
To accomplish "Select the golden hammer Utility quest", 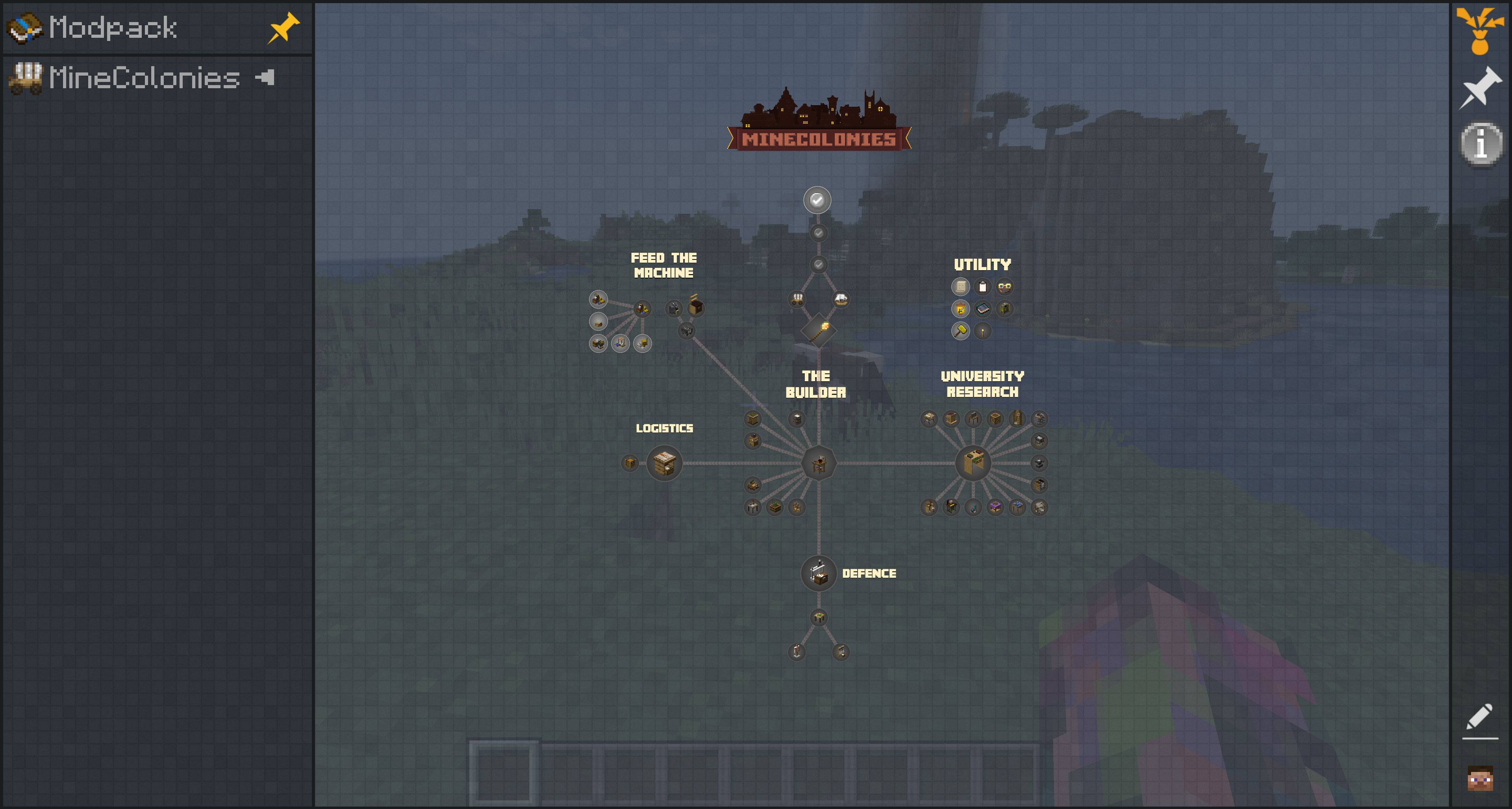I will pos(960,331).
